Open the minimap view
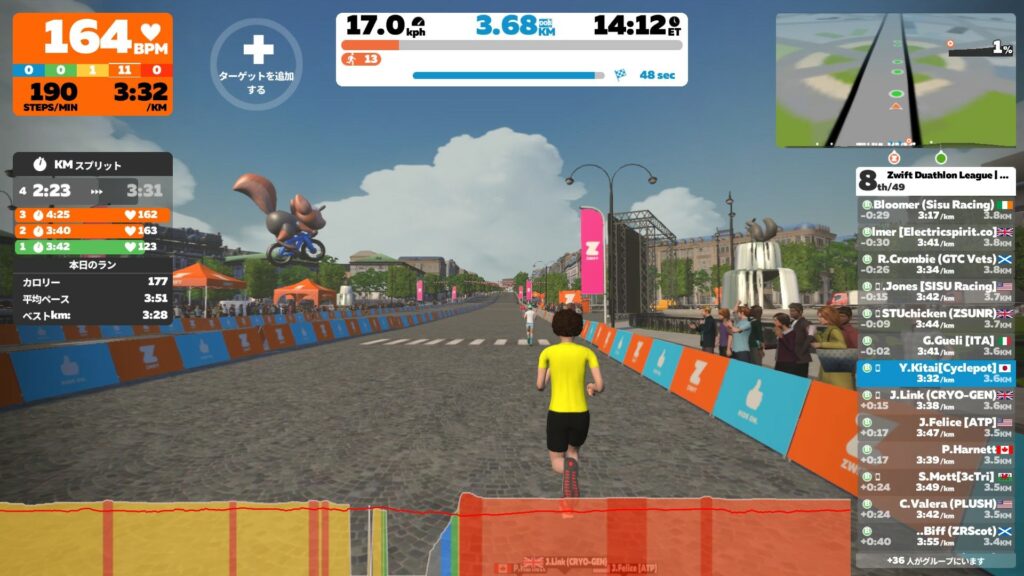 [895, 80]
